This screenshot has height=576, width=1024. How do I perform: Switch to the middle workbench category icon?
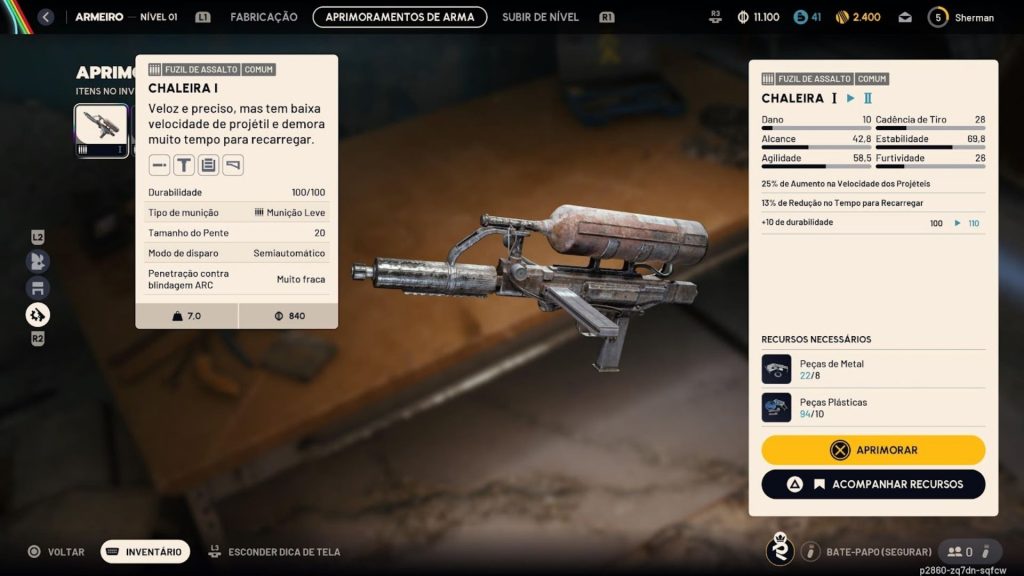pyautogui.click(x=38, y=288)
